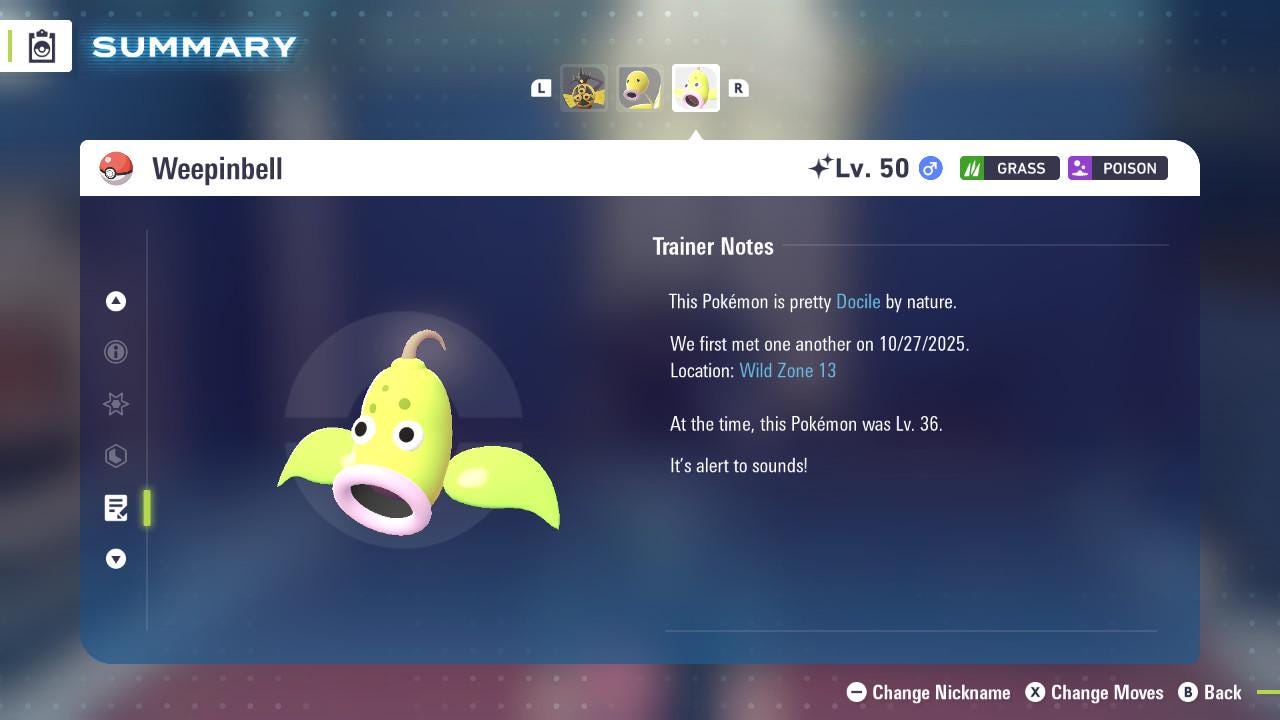1280x720 pixels.
Task: Switch to the Bellsprout thumbnail tab
Action: tap(639, 87)
